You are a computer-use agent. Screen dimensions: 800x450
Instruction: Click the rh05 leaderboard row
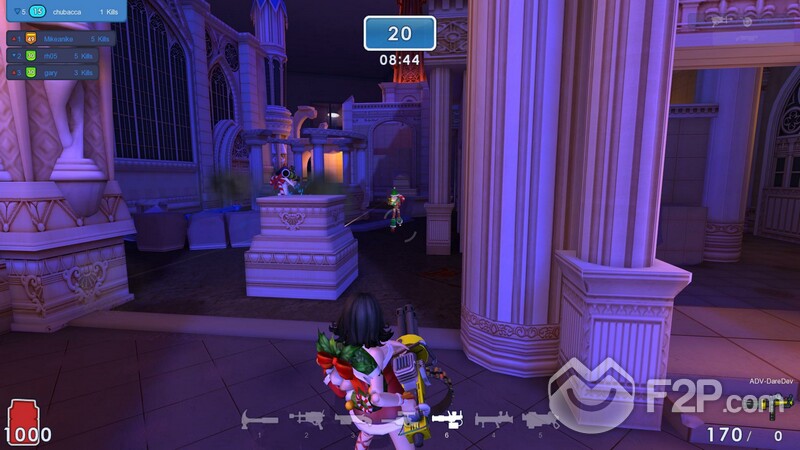click(x=55, y=56)
